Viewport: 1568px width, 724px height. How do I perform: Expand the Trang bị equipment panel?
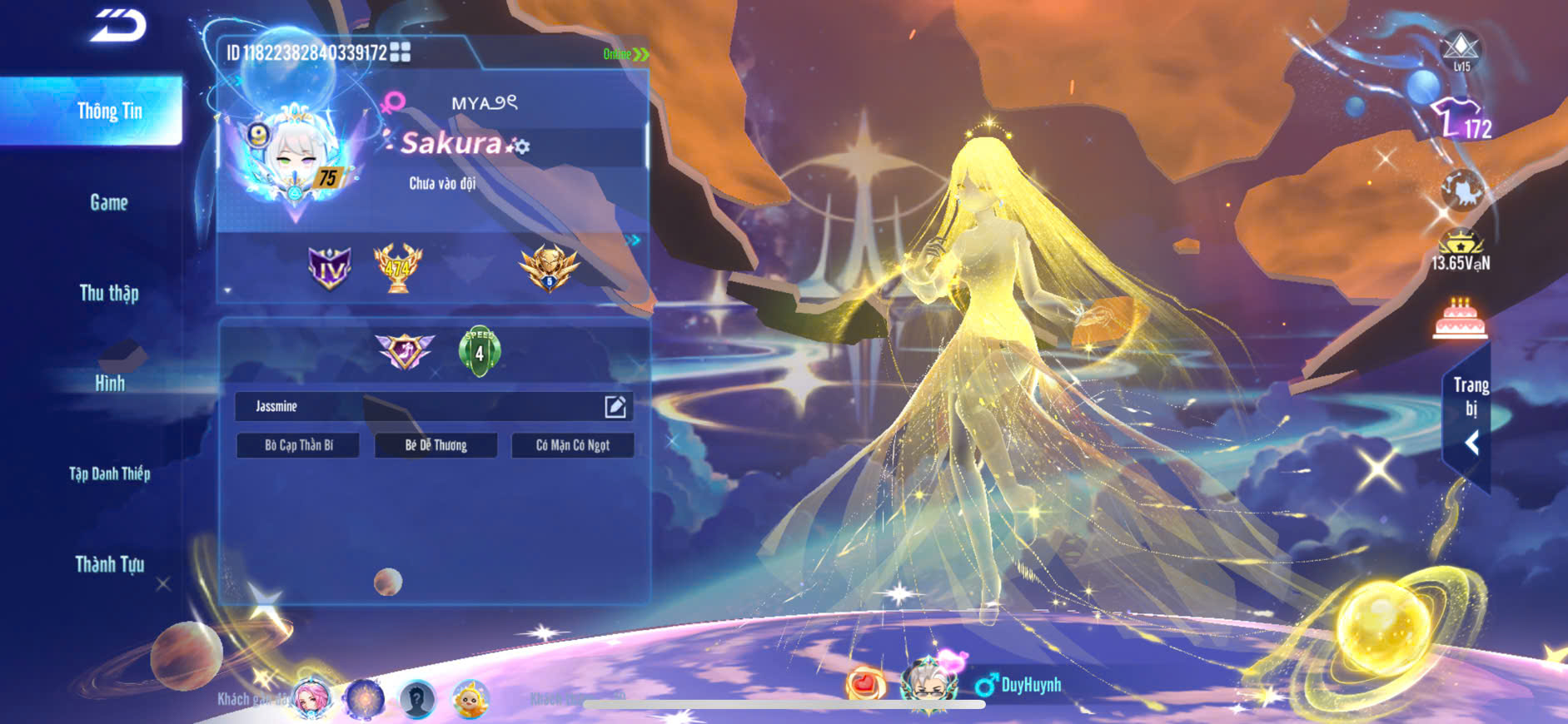[x=1470, y=416]
